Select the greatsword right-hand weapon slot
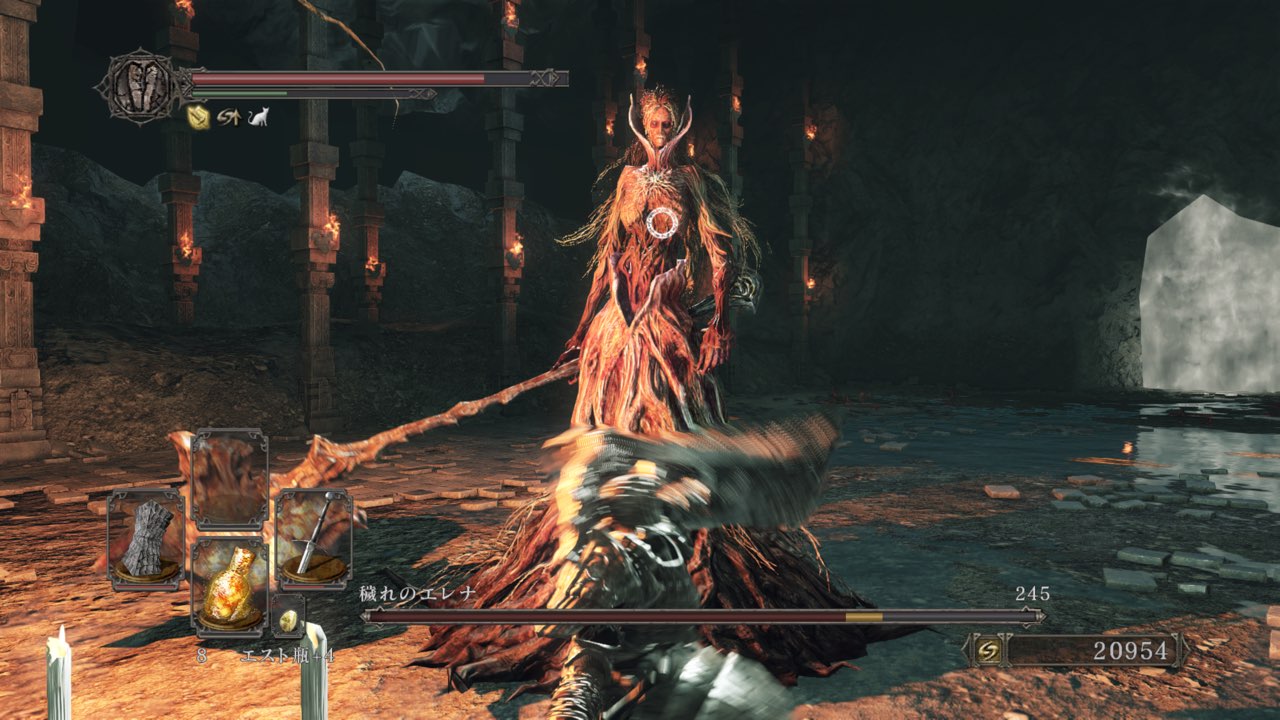This screenshot has height=720, width=1280. tap(313, 537)
